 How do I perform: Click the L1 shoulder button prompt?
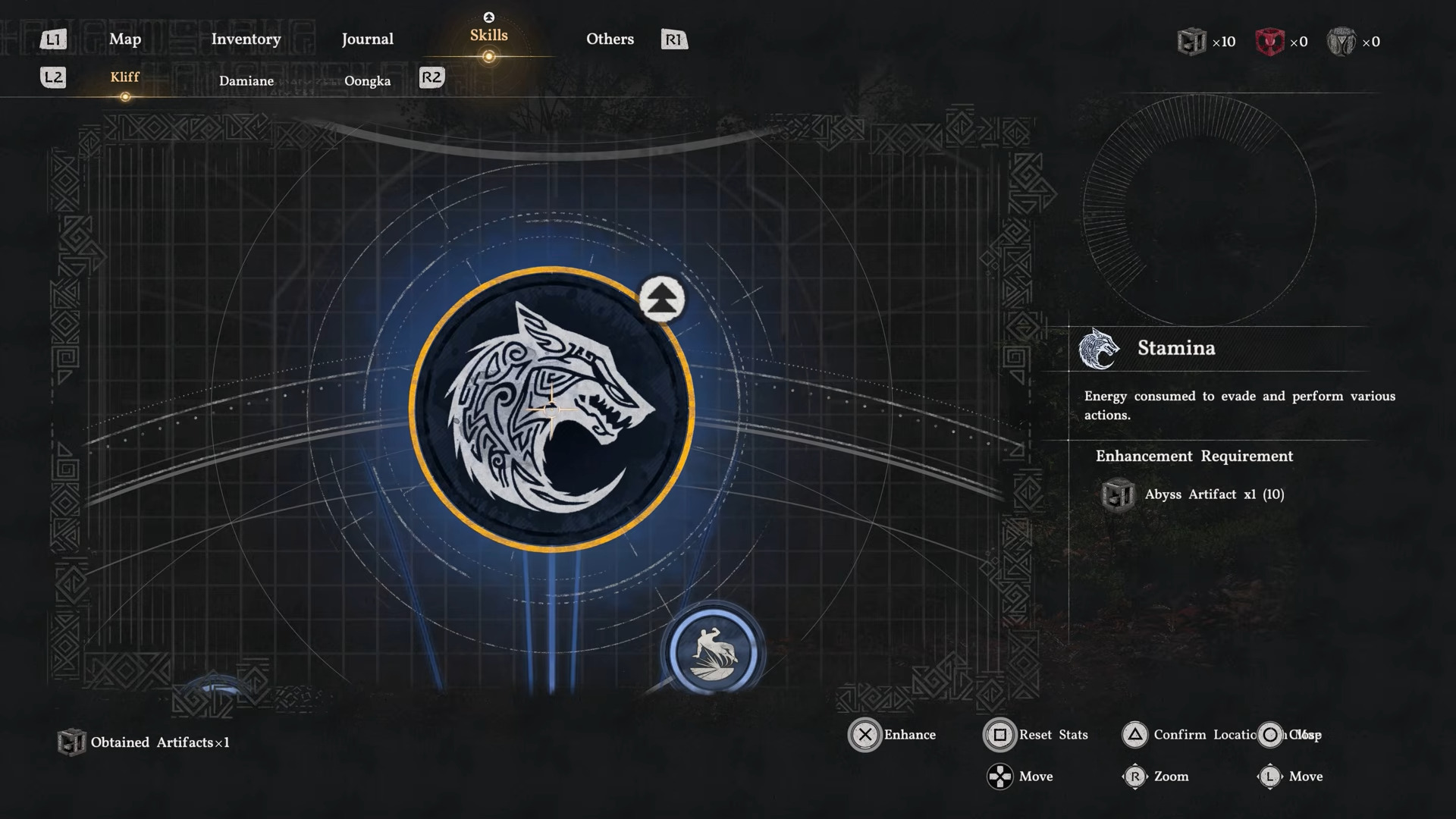click(x=53, y=39)
